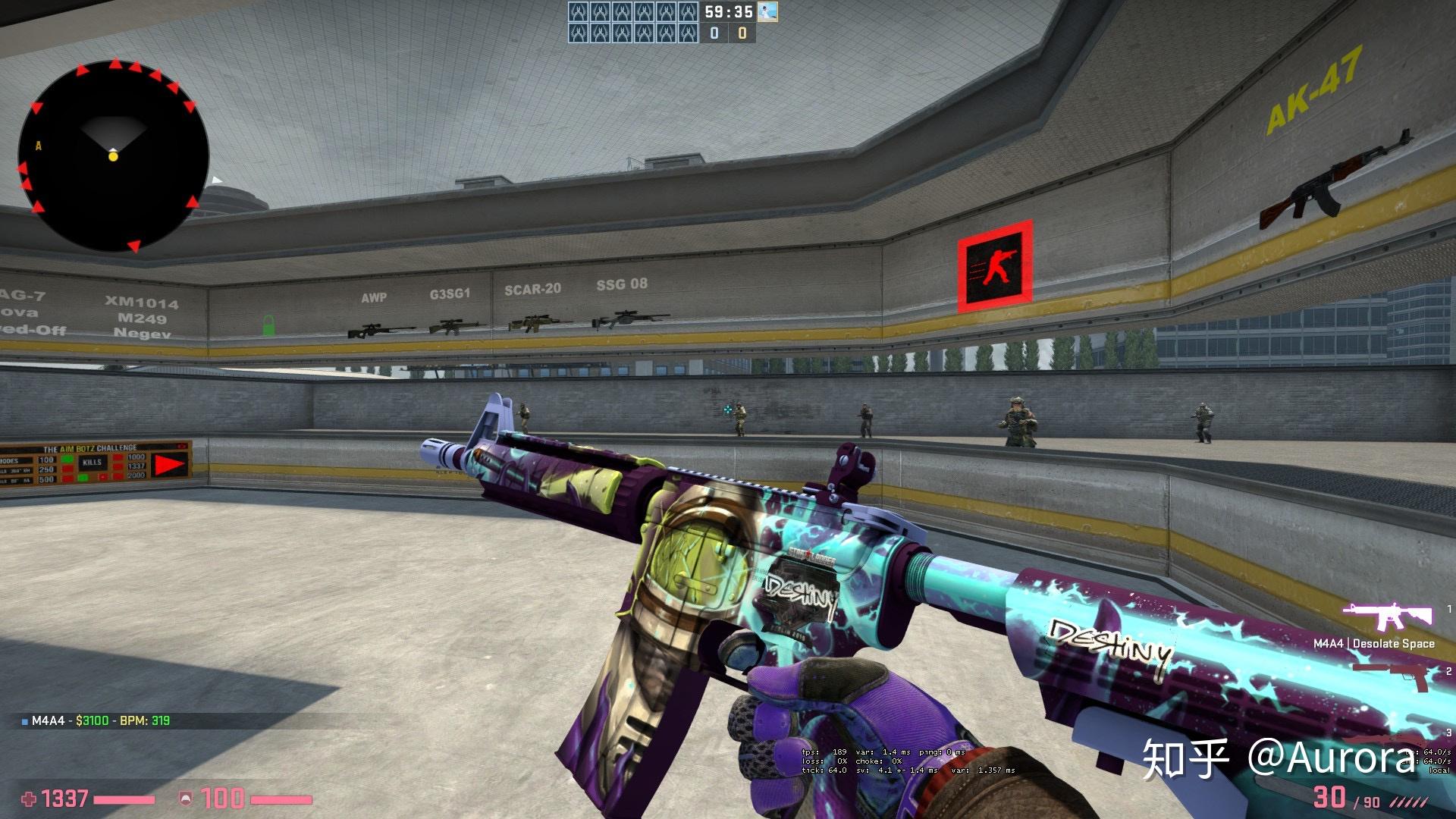The image size is (1456, 819).
Task: Click the player thumbnail beside the 59:35 timer
Action: tap(768, 12)
